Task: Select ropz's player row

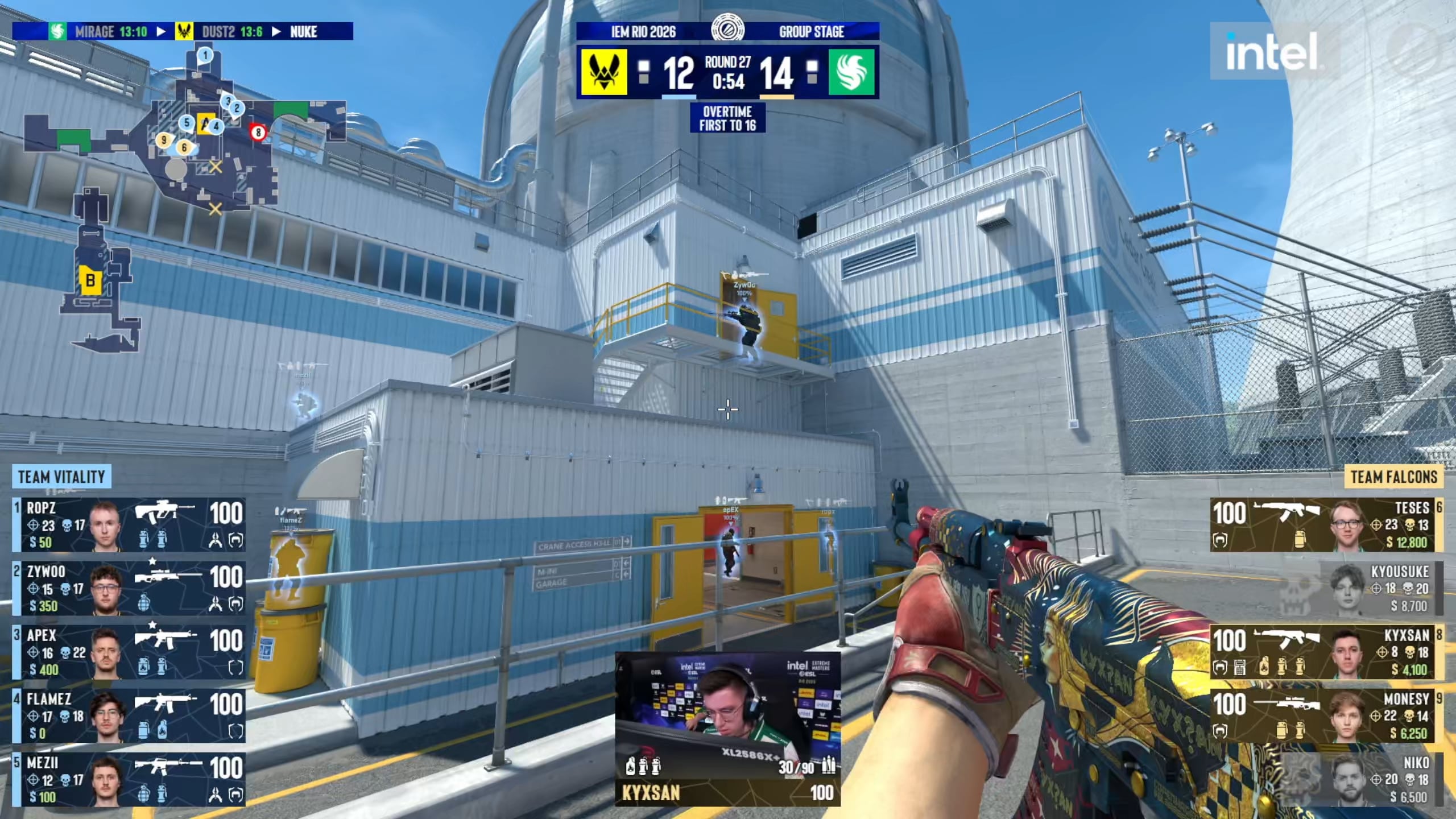Action: click(x=129, y=524)
